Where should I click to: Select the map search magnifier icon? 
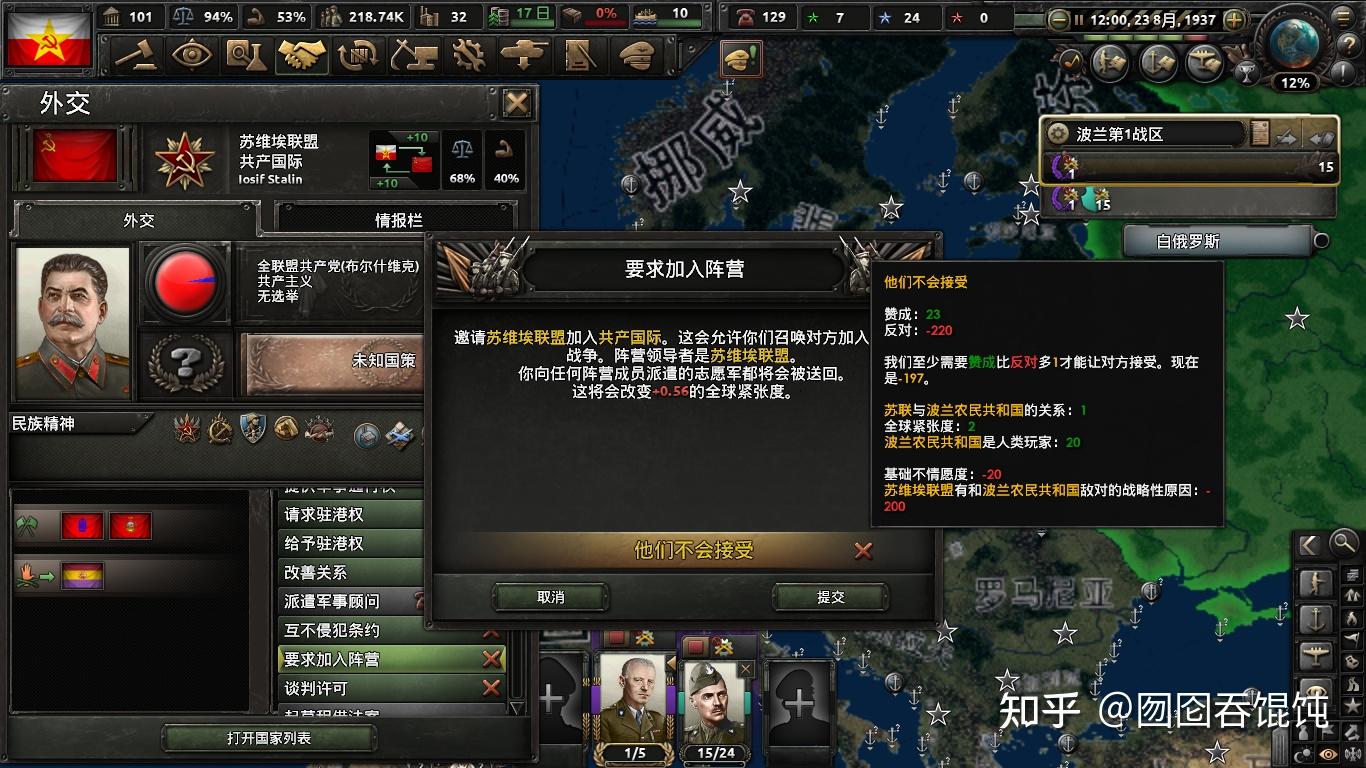1343,543
